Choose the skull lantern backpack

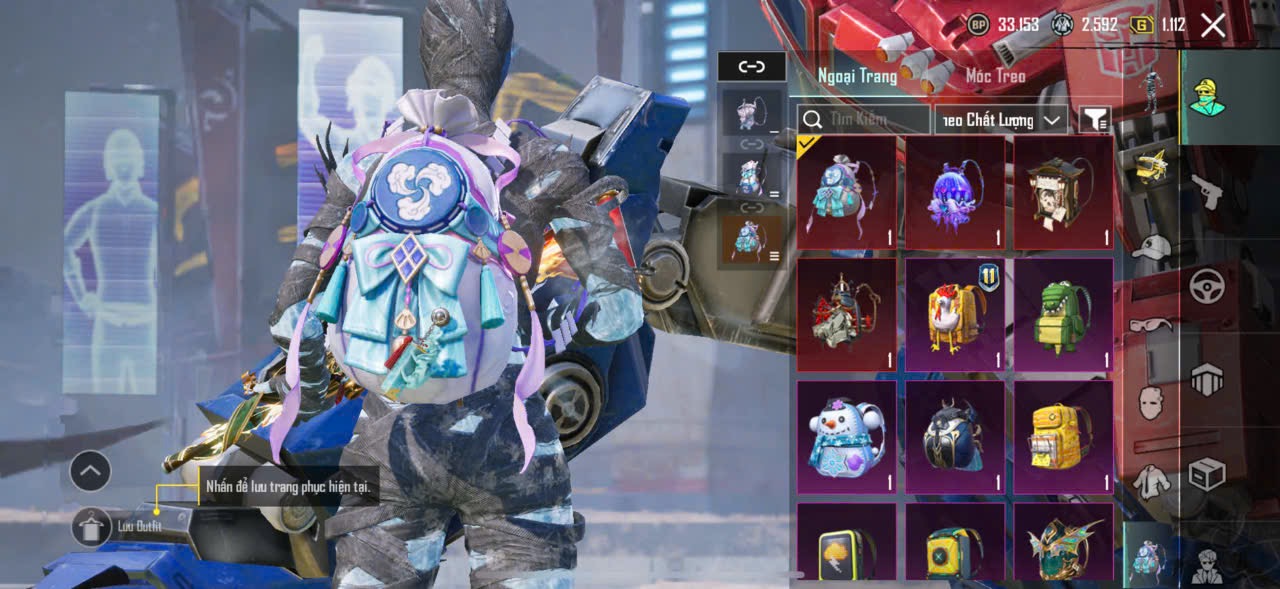point(1063,192)
